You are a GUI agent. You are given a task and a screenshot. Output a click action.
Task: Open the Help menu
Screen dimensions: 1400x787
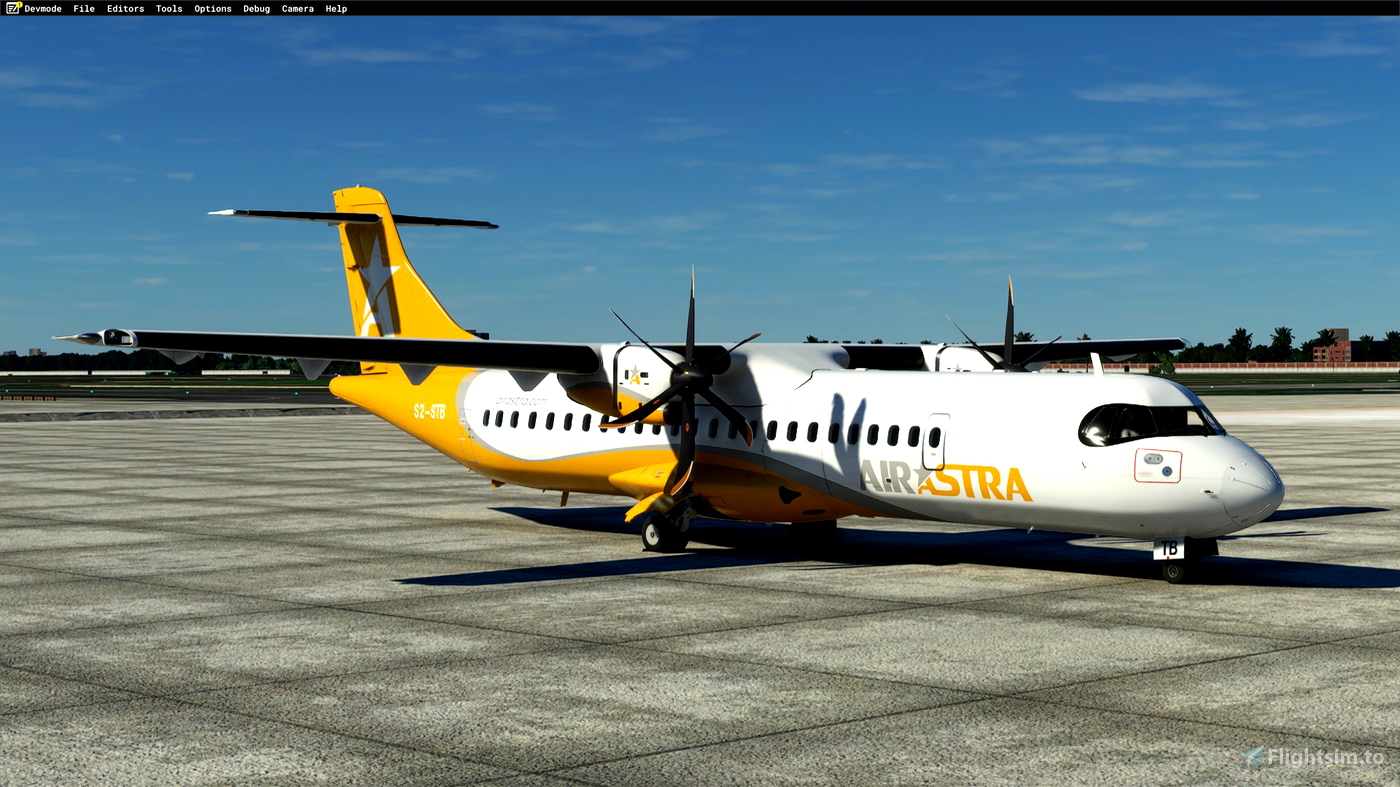pos(336,8)
